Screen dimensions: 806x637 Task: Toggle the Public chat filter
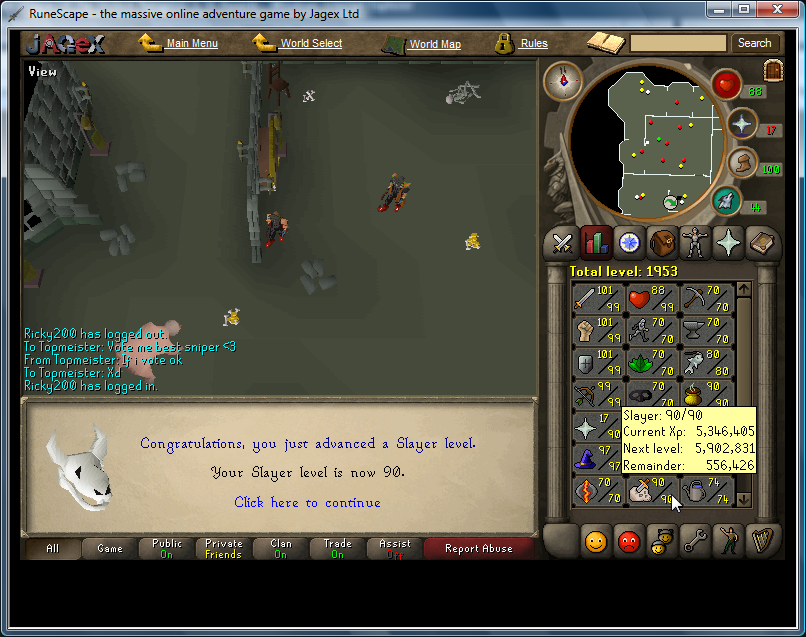(167, 548)
